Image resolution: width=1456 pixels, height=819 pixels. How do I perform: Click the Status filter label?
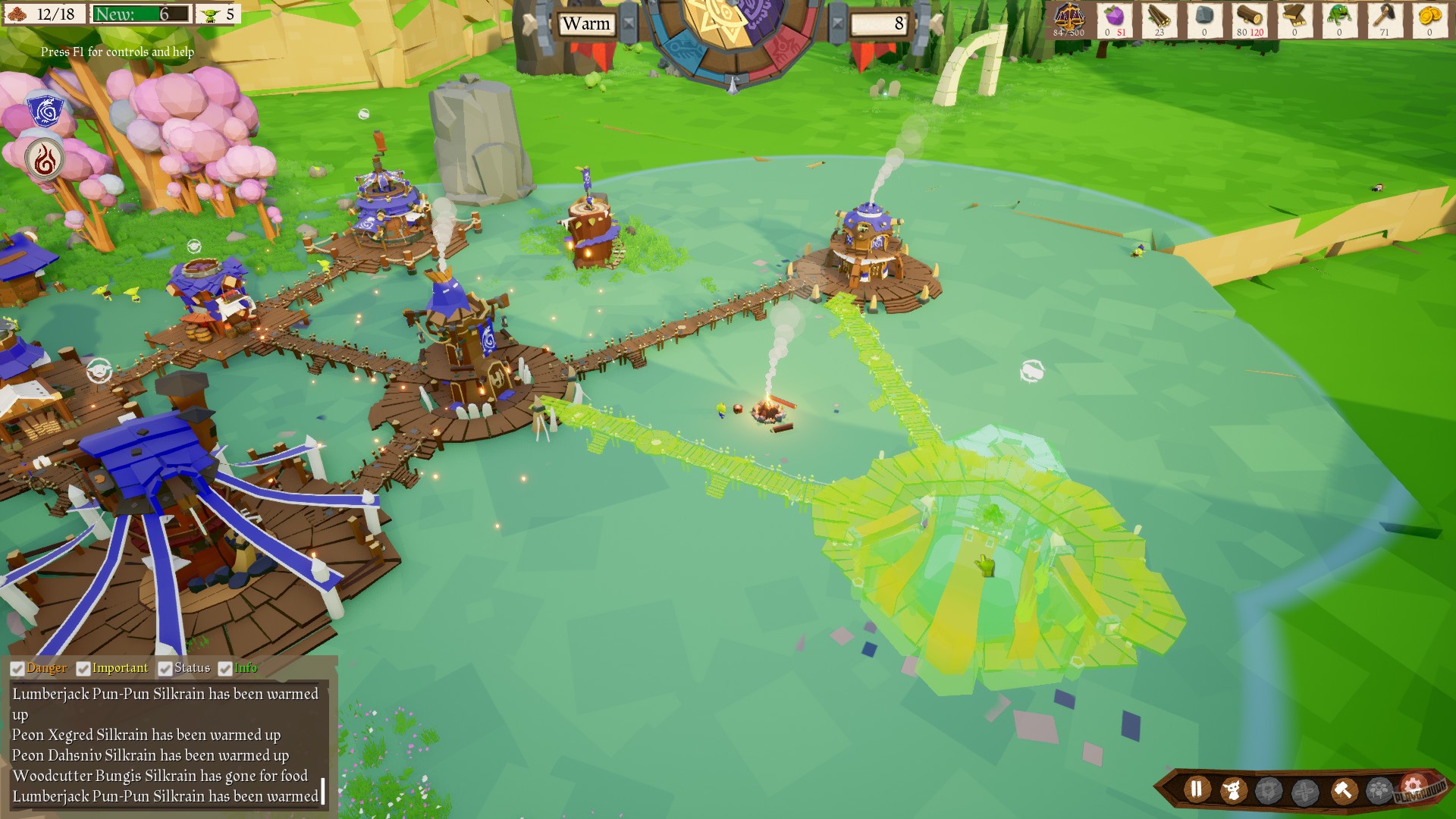[x=191, y=668]
